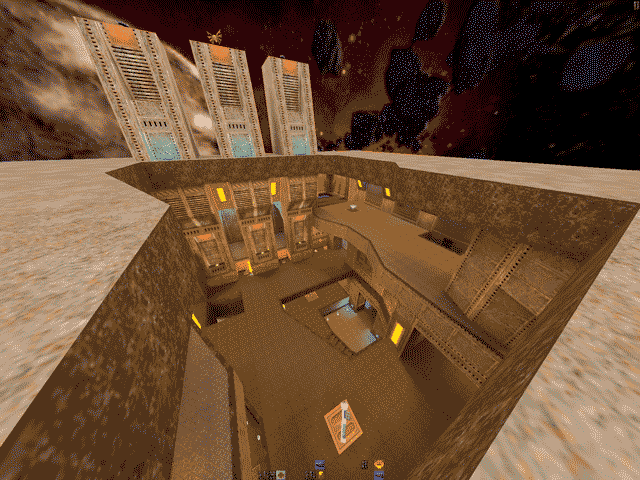Image resolution: width=640 pixels, height=480 pixels.
Task: Click the orange icon in the bottom HUD
Action: pyautogui.click(x=380, y=464)
